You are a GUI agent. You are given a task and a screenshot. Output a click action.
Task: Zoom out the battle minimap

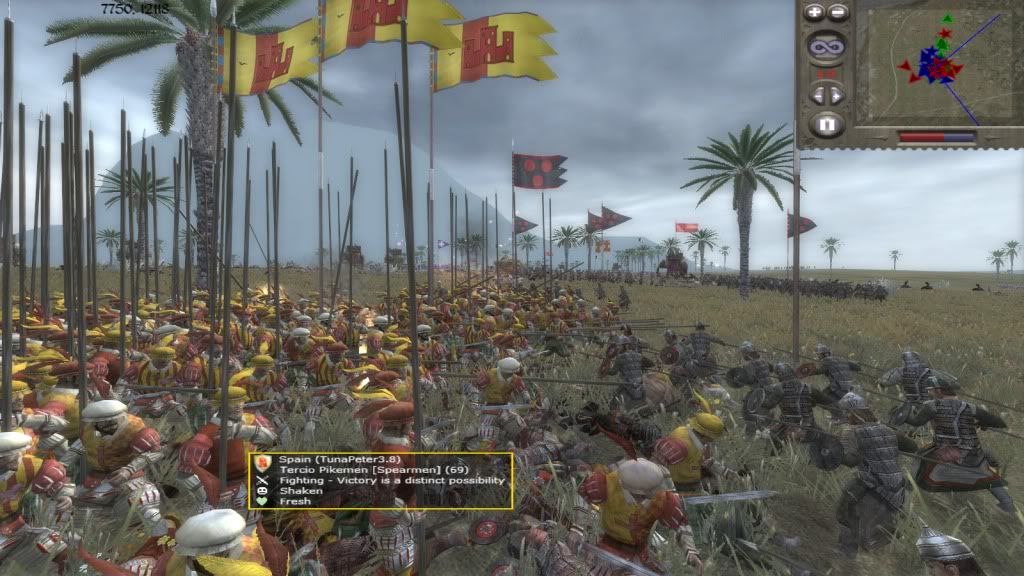(838, 13)
